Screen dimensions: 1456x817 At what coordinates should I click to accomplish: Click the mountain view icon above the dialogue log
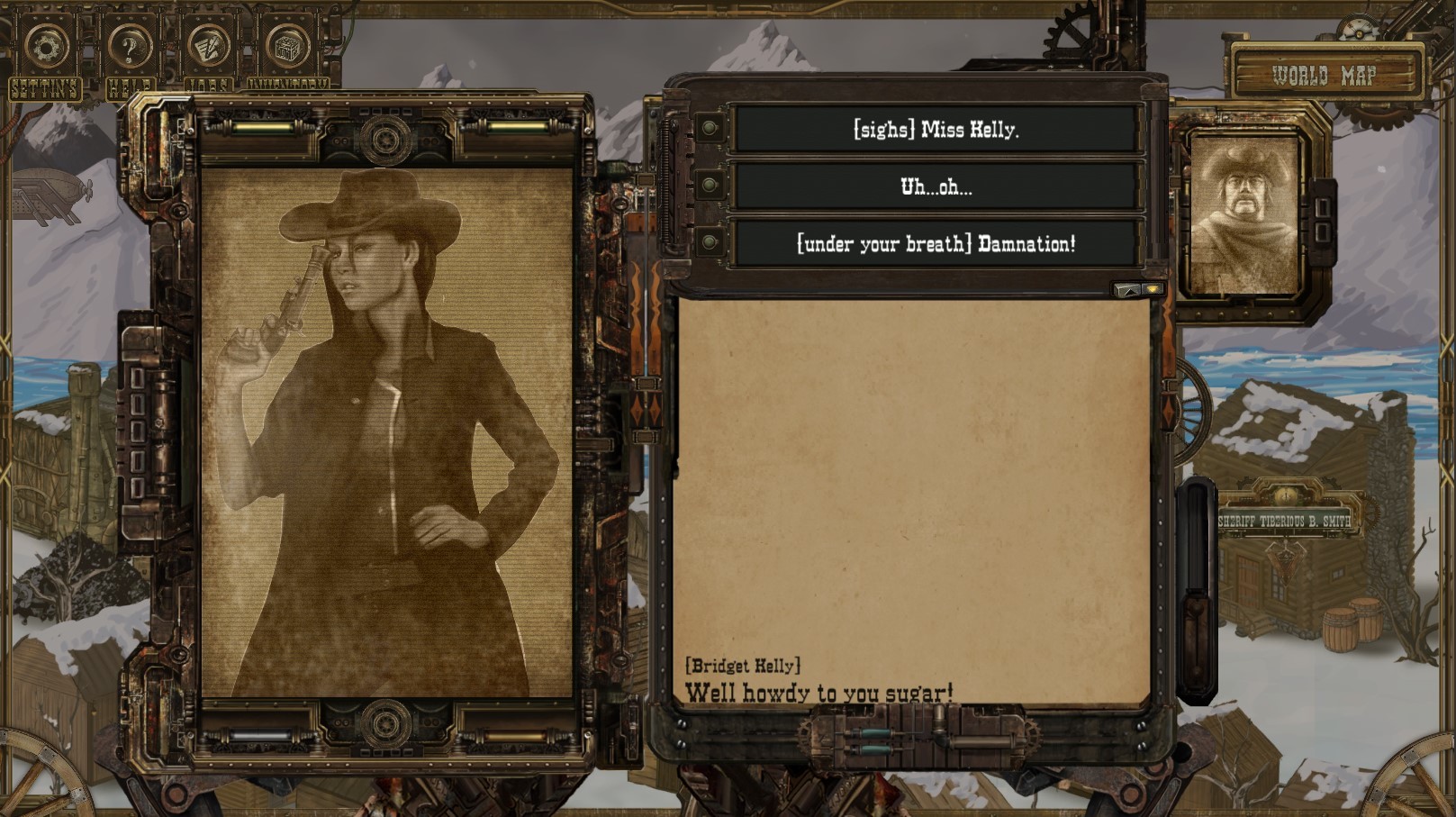pyautogui.click(x=1126, y=290)
